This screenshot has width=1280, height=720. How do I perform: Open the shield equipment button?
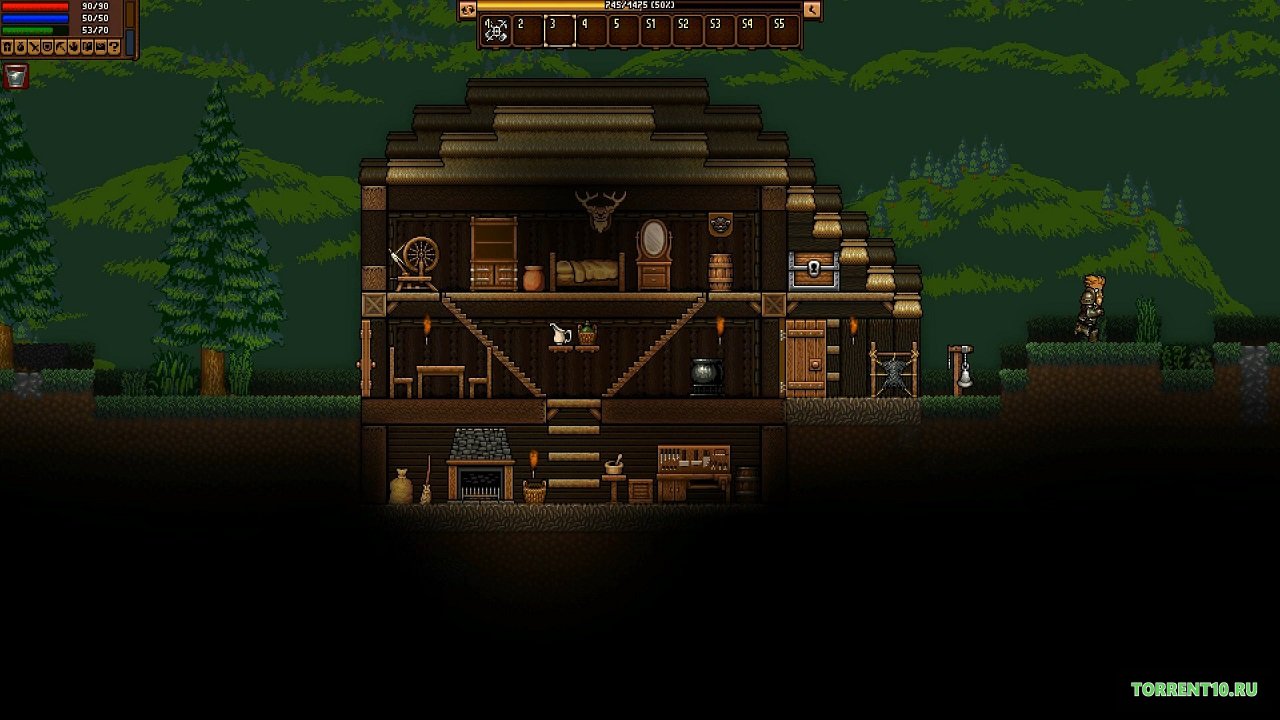48,47
